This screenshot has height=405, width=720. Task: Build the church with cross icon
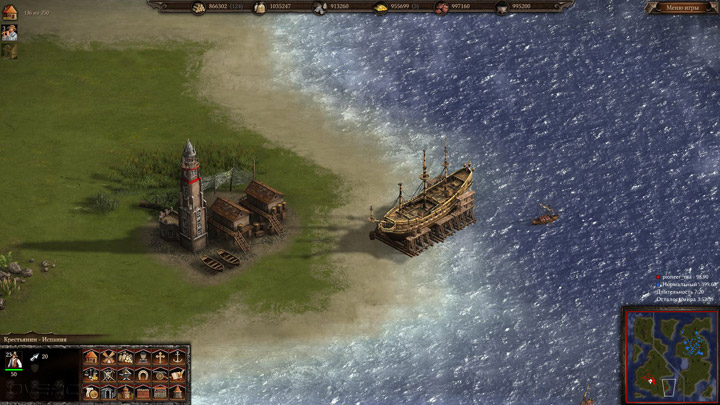(160, 358)
